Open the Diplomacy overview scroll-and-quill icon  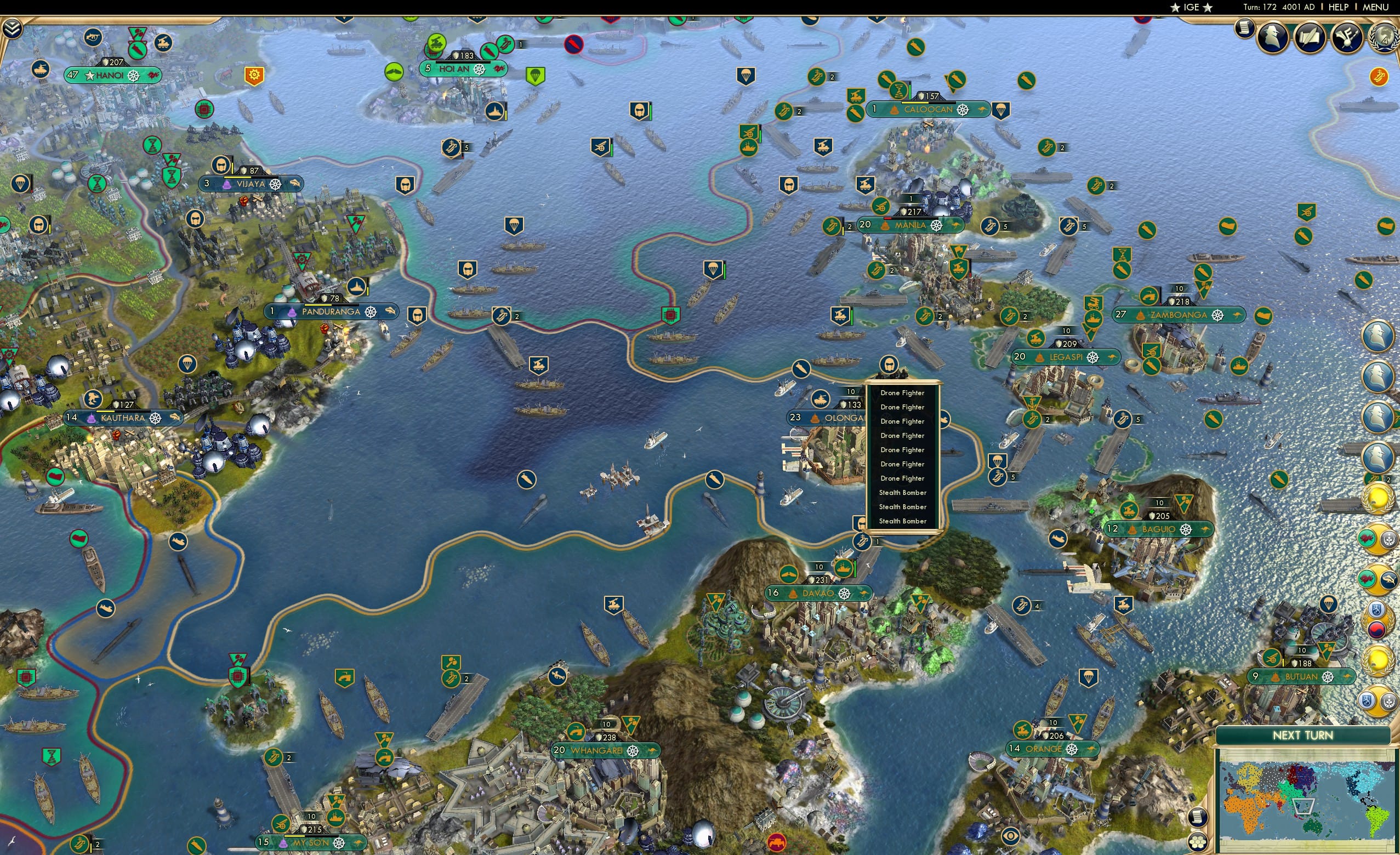point(1310,37)
